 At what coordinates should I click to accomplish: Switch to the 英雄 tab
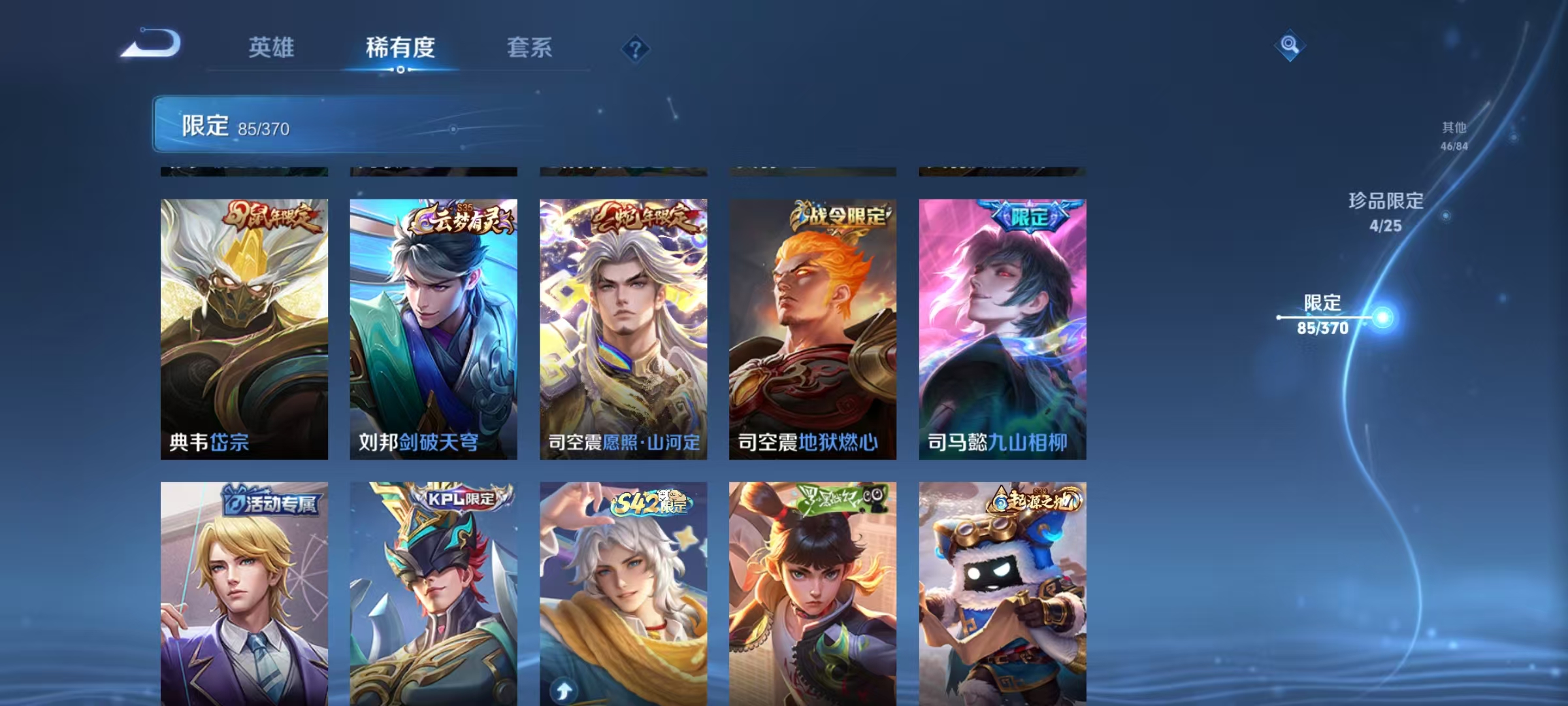coord(272,48)
